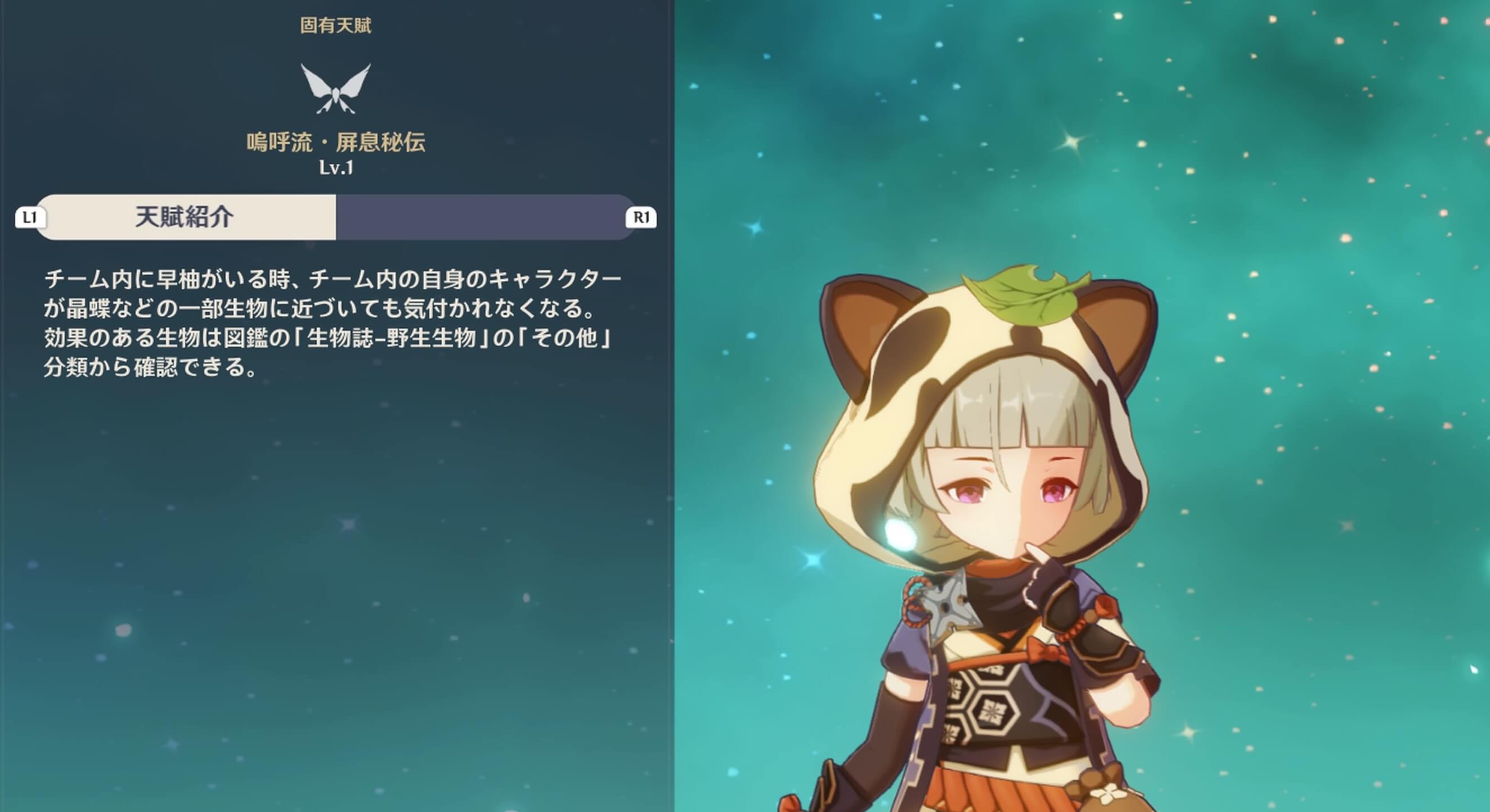Click the 天賦紹介 segmented selector bar

[335, 218]
